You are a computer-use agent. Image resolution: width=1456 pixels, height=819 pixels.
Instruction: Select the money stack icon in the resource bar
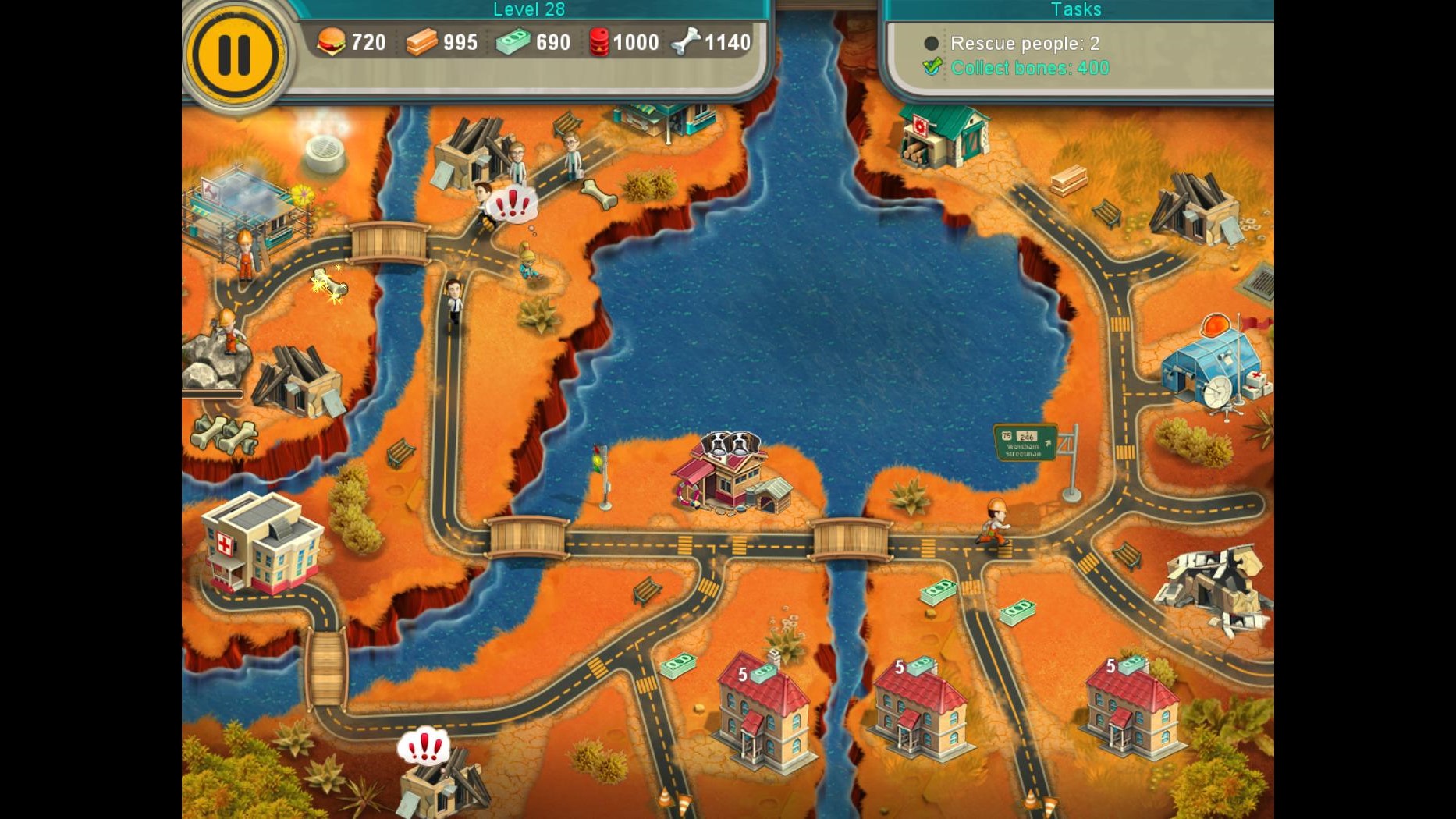[511, 42]
